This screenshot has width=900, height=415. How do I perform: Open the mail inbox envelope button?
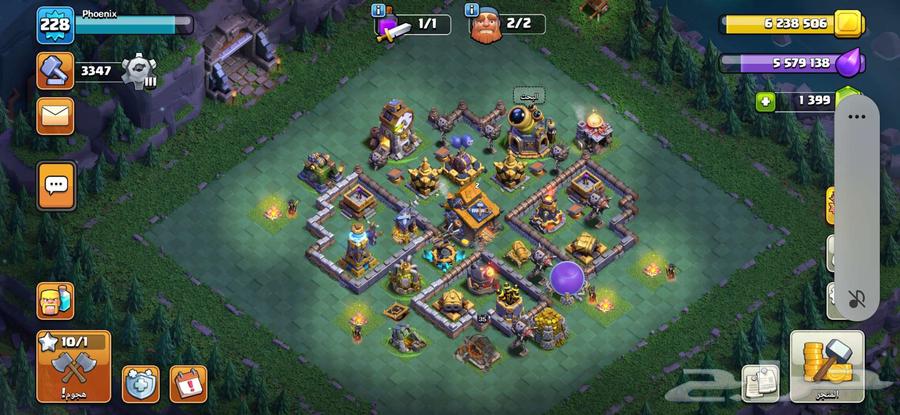(56, 116)
